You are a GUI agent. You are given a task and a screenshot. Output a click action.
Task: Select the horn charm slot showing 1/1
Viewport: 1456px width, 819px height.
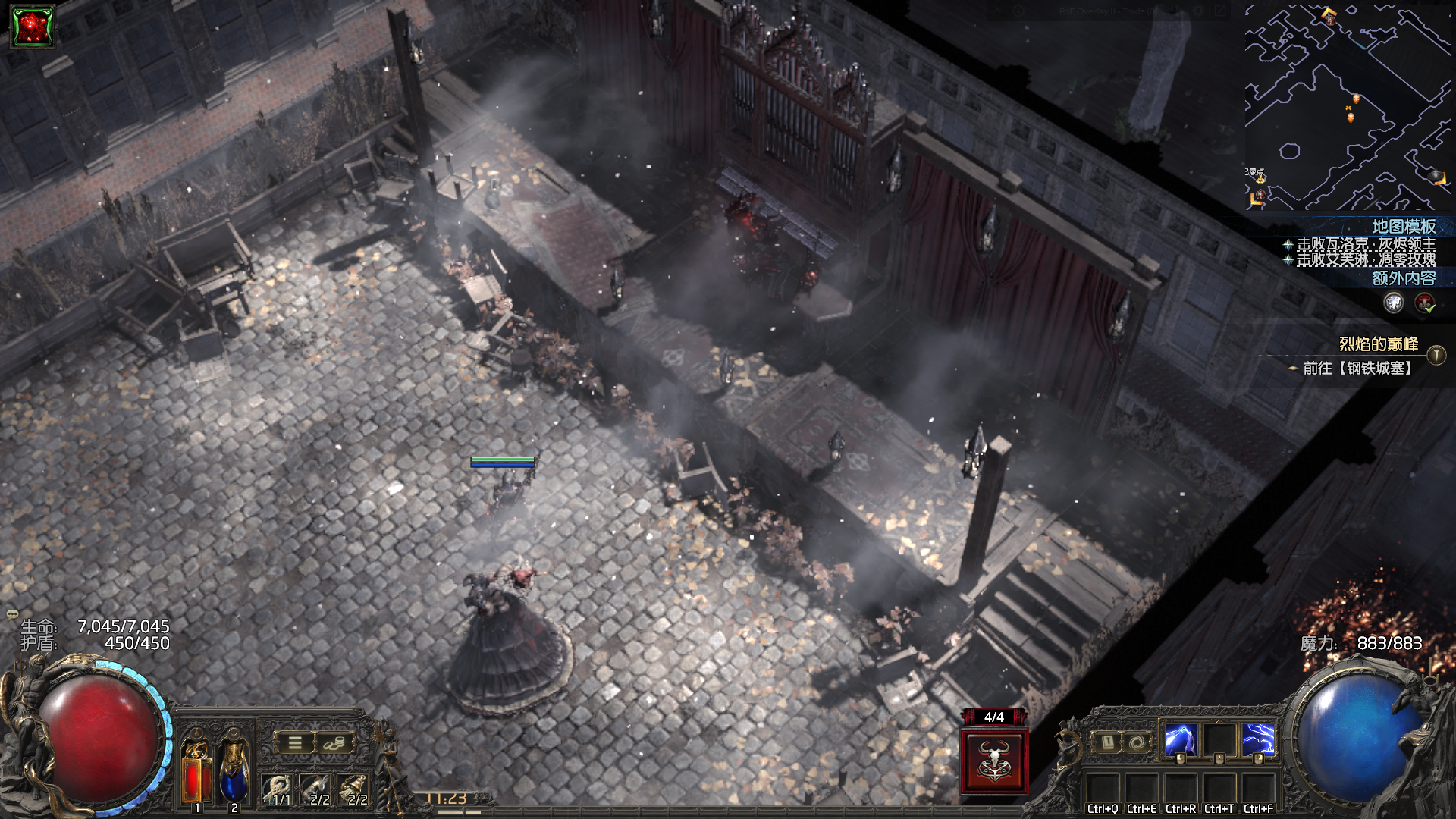(278, 790)
